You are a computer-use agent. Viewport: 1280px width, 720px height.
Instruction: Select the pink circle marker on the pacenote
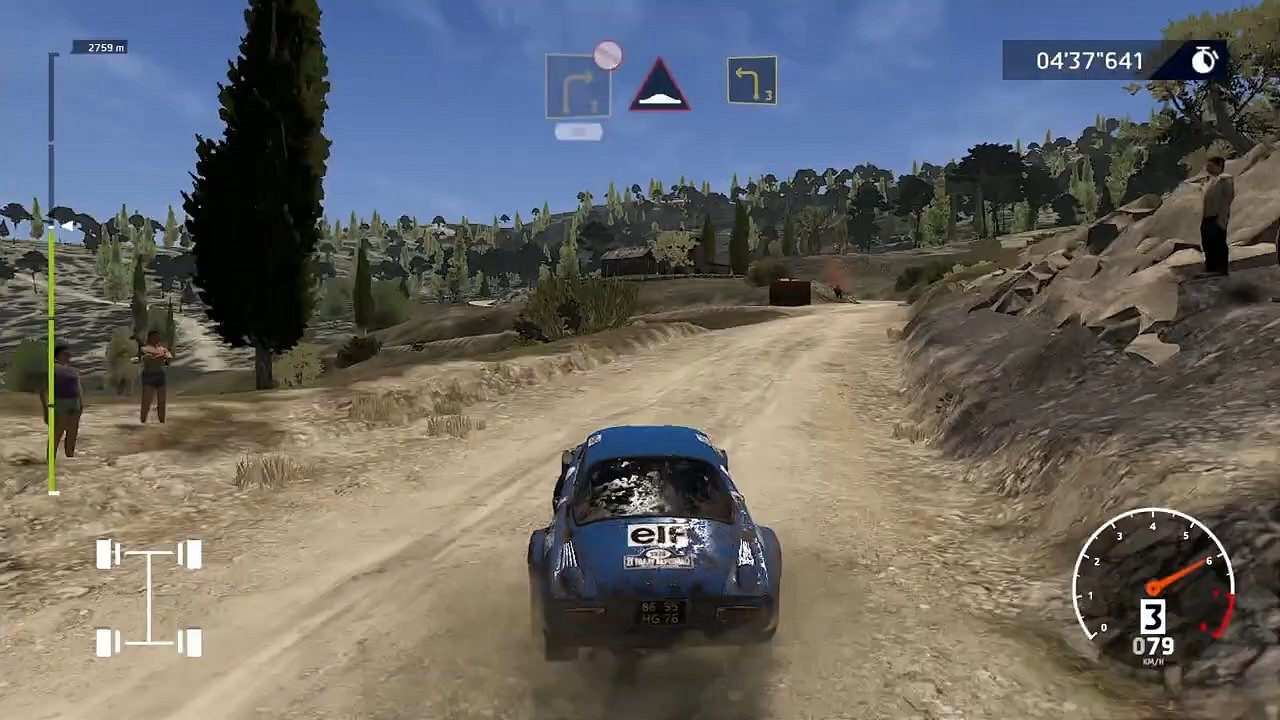coord(607,53)
